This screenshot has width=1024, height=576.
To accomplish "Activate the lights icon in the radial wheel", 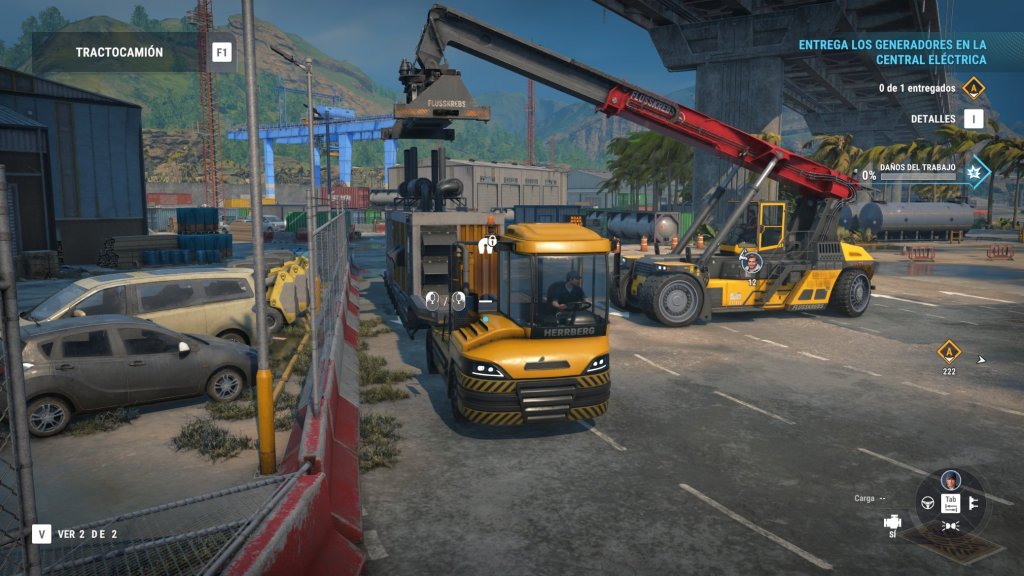I will (x=950, y=525).
